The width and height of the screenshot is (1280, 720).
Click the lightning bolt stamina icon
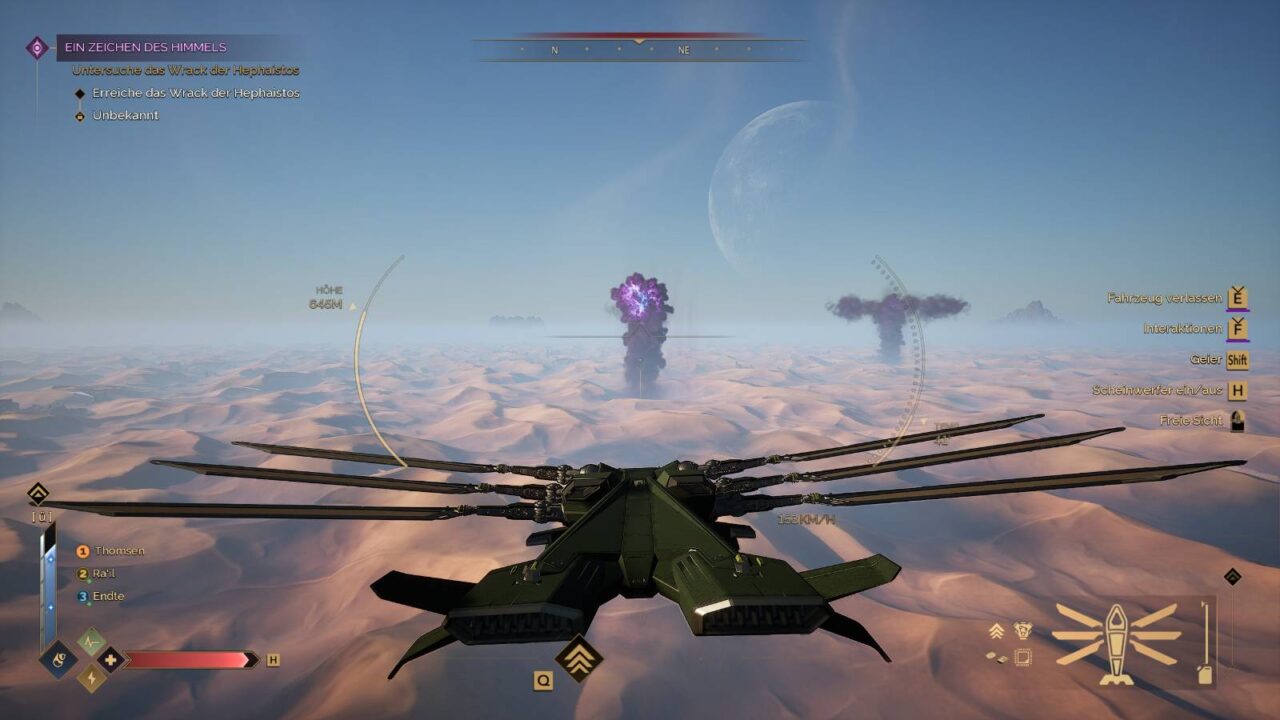(x=92, y=678)
